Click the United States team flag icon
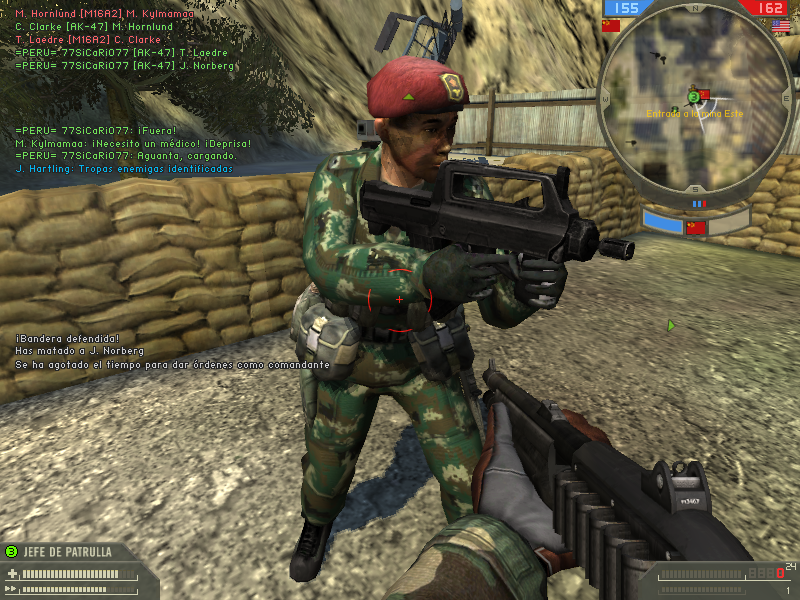The width and height of the screenshot is (800, 600). pos(780,25)
